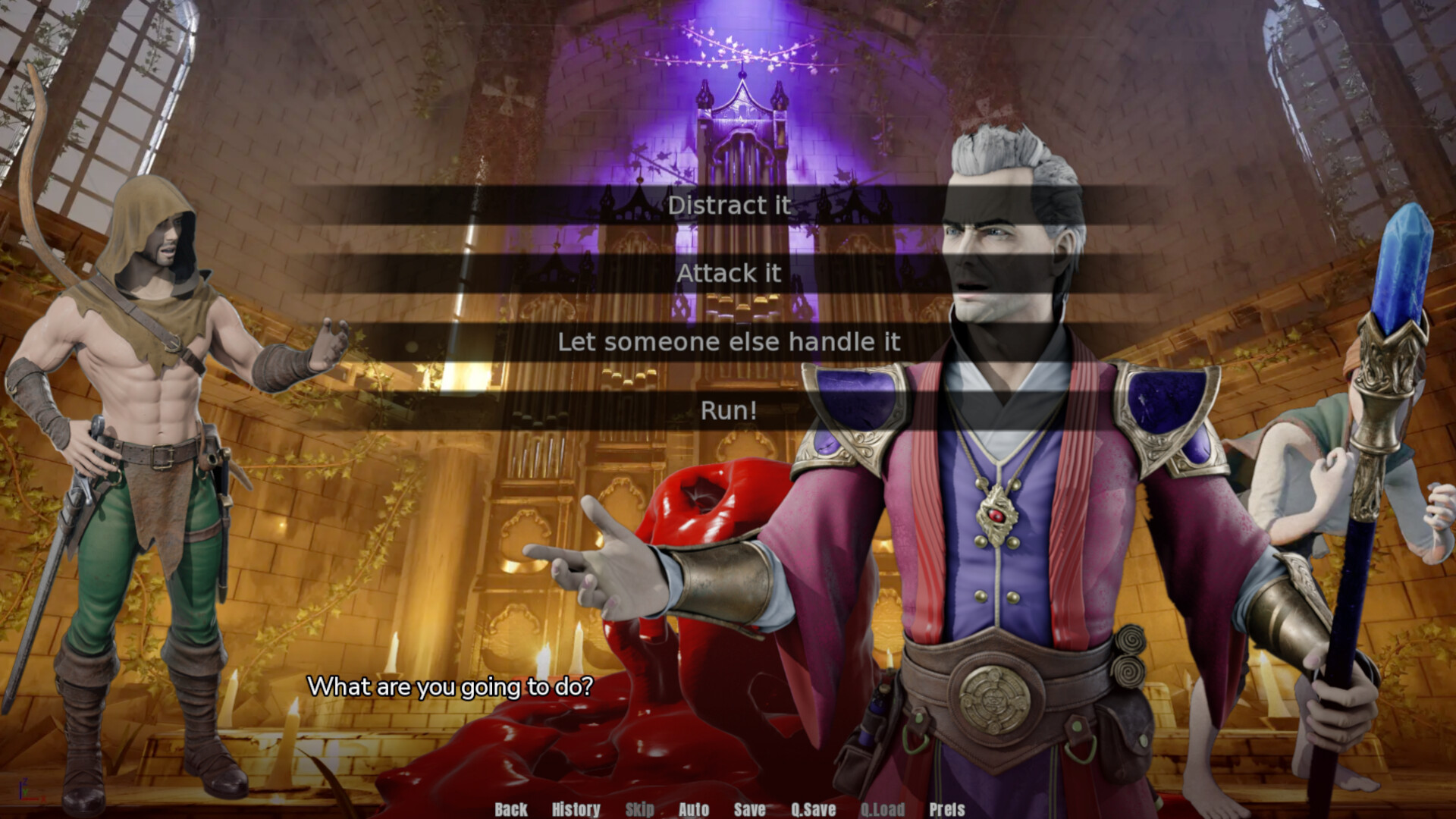Toggle Auto-forward text mode
The height and width of the screenshot is (819, 1456).
(x=694, y=810)
